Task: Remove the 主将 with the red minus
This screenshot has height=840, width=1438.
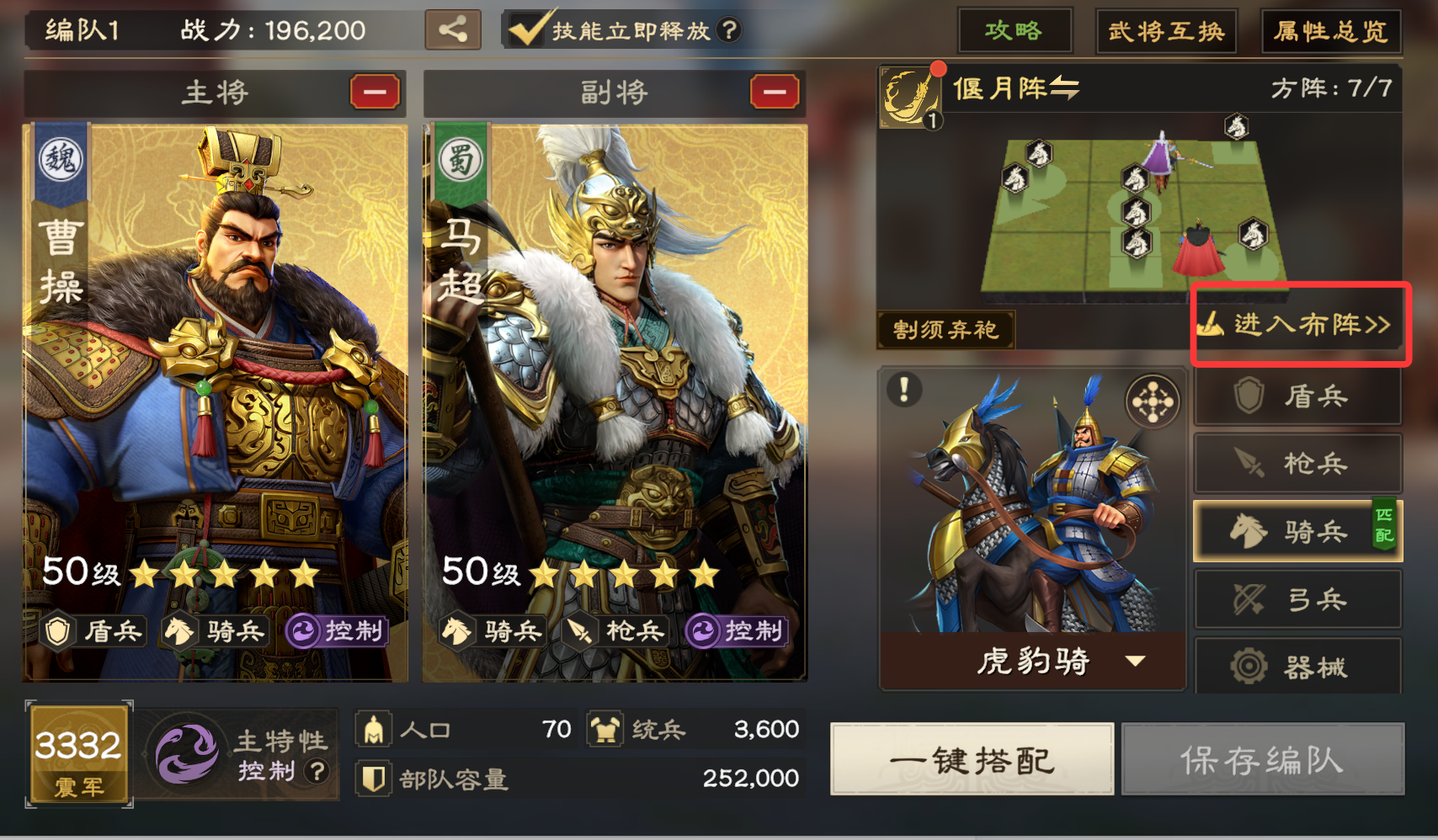Action: click(374, 93)
